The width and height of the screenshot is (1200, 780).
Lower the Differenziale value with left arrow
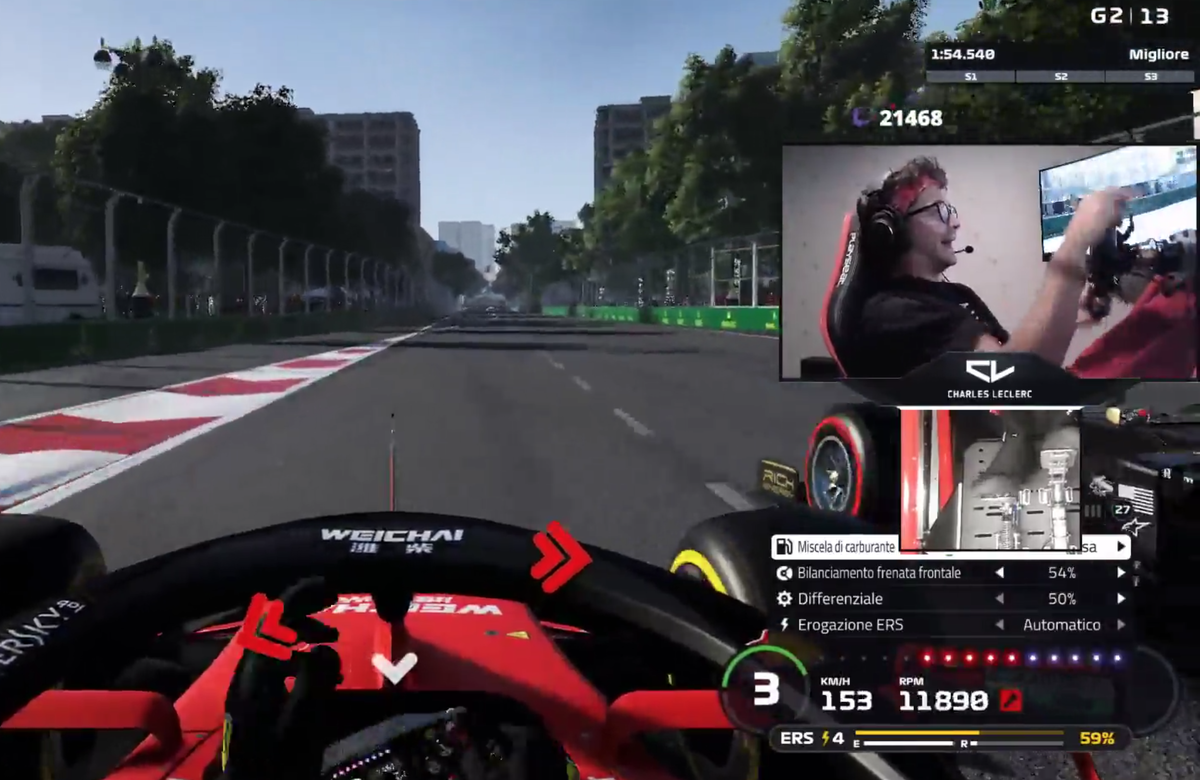click(x=999, y=599)
